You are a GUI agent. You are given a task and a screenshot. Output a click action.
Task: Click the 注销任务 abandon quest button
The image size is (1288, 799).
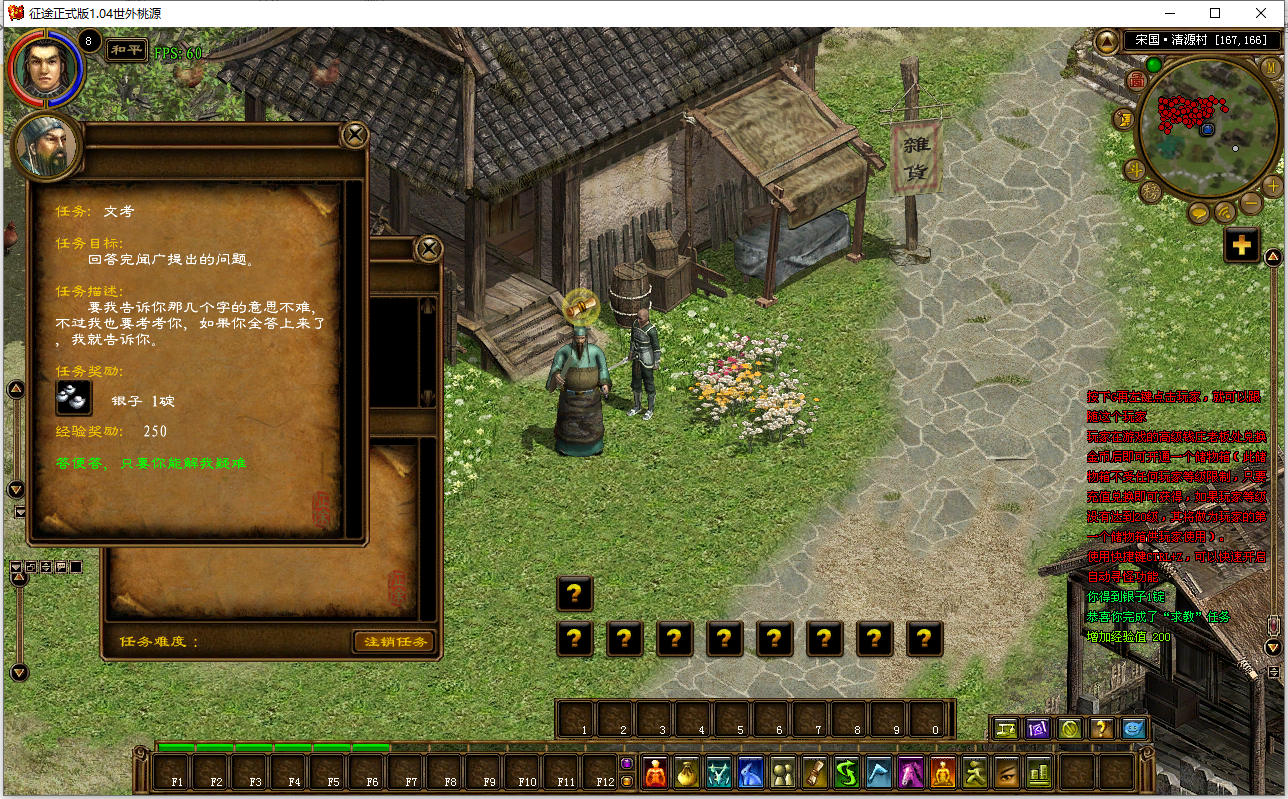tap(393, 641)
